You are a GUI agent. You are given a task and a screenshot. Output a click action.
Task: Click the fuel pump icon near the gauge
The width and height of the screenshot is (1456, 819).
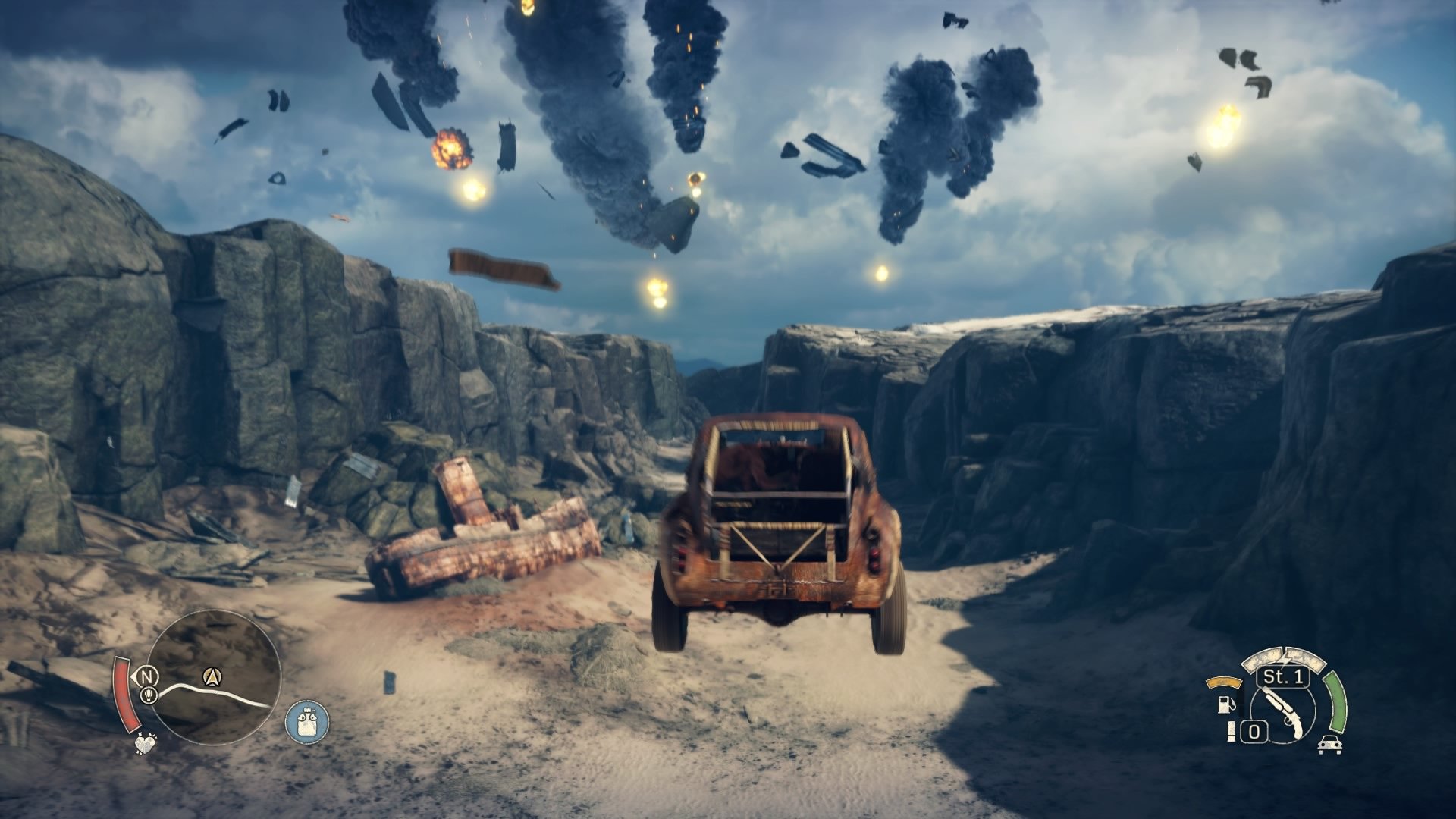pos(1225,705)
